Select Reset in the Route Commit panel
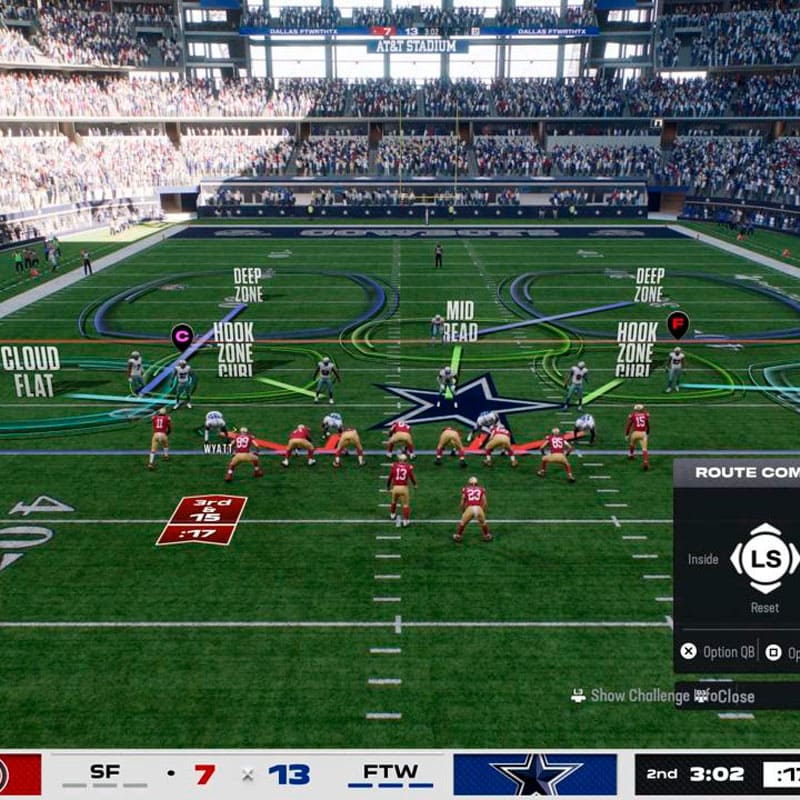Viewport: 800px width, 800px height. pos(765,607)
